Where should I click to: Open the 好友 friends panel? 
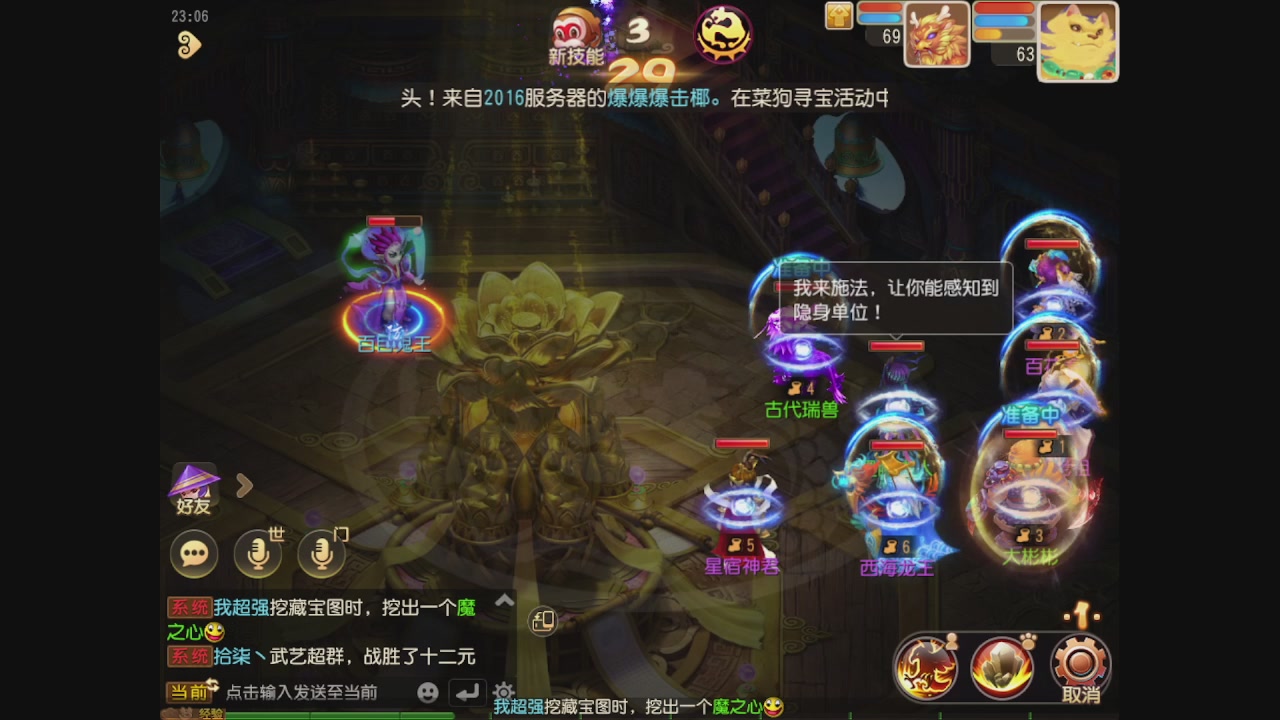[x=196, y=487]
